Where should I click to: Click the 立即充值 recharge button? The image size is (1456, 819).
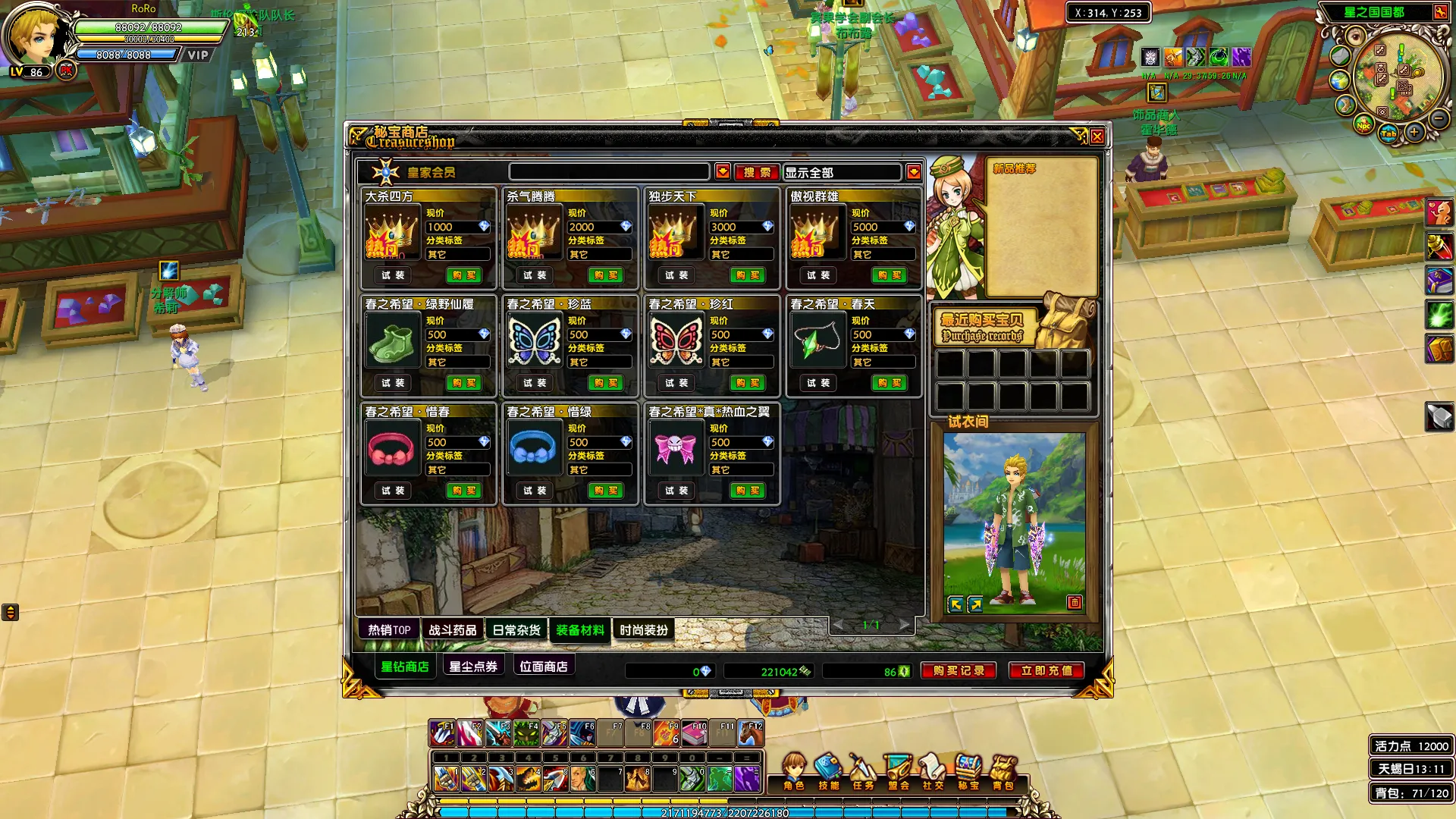[1046, 671]
